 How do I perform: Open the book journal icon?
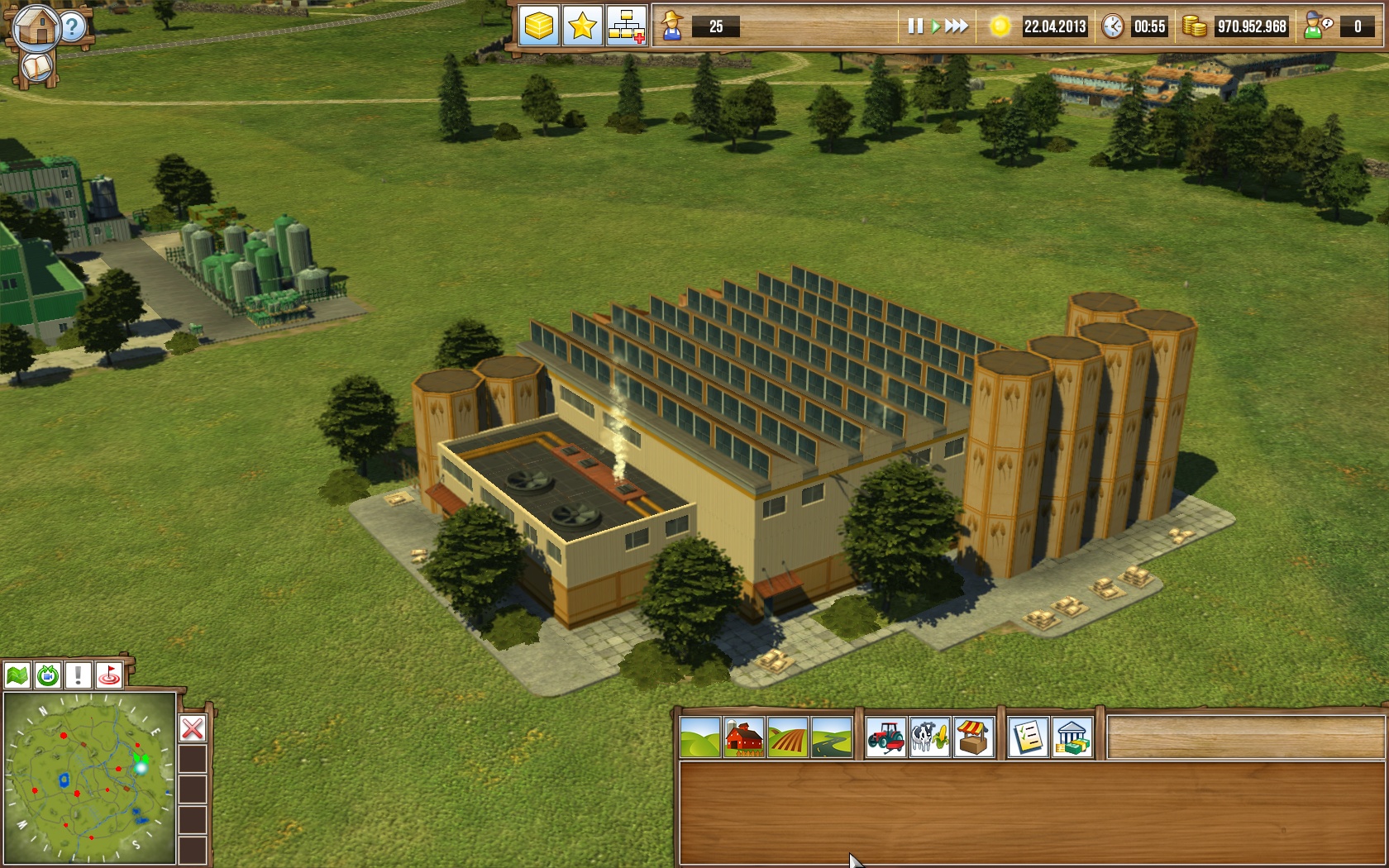point(36,67)
